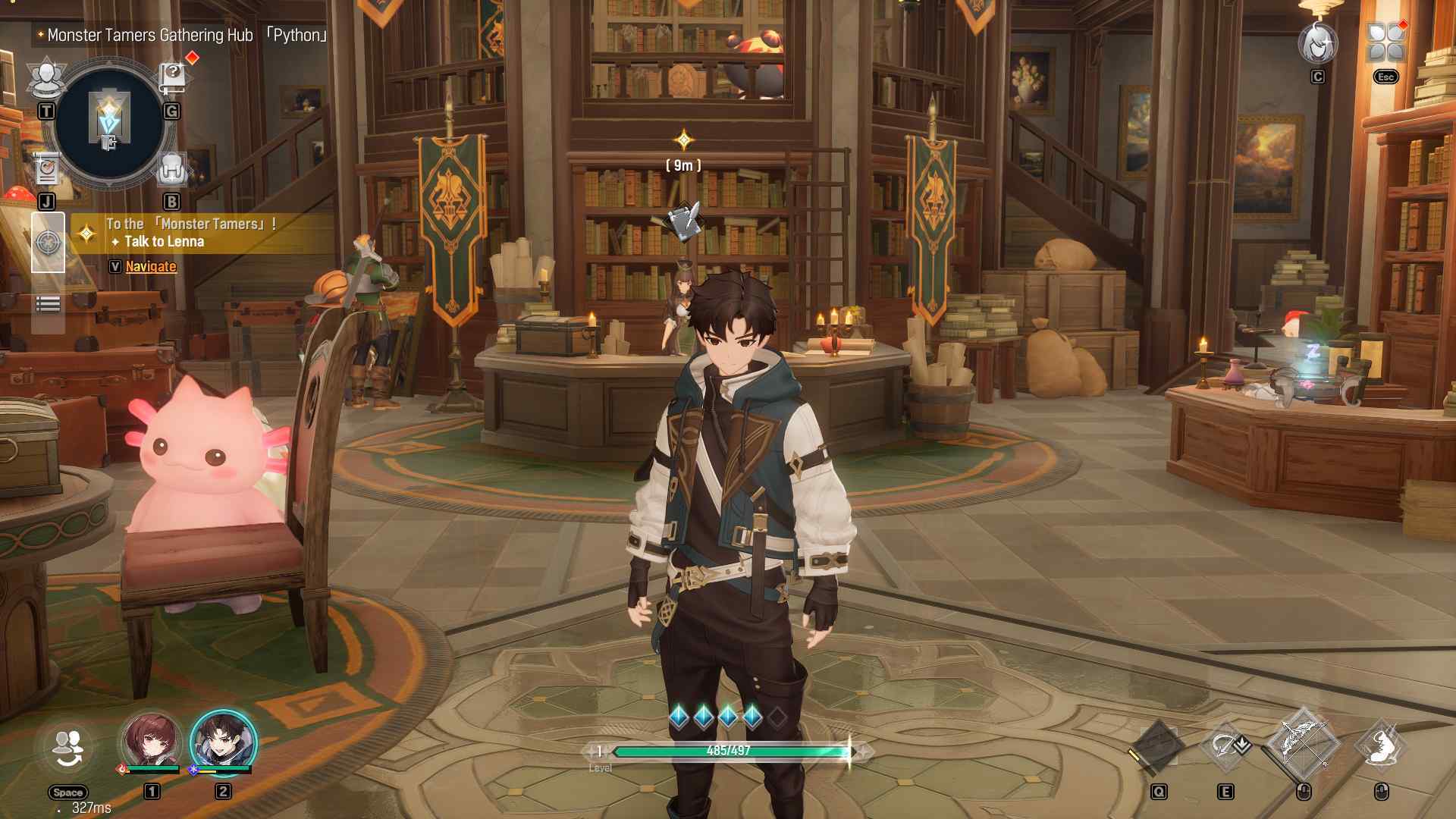Use the curved arrow skill icon
Viewport: 1456px width, 819px height.
click(x=1225, y=746)
